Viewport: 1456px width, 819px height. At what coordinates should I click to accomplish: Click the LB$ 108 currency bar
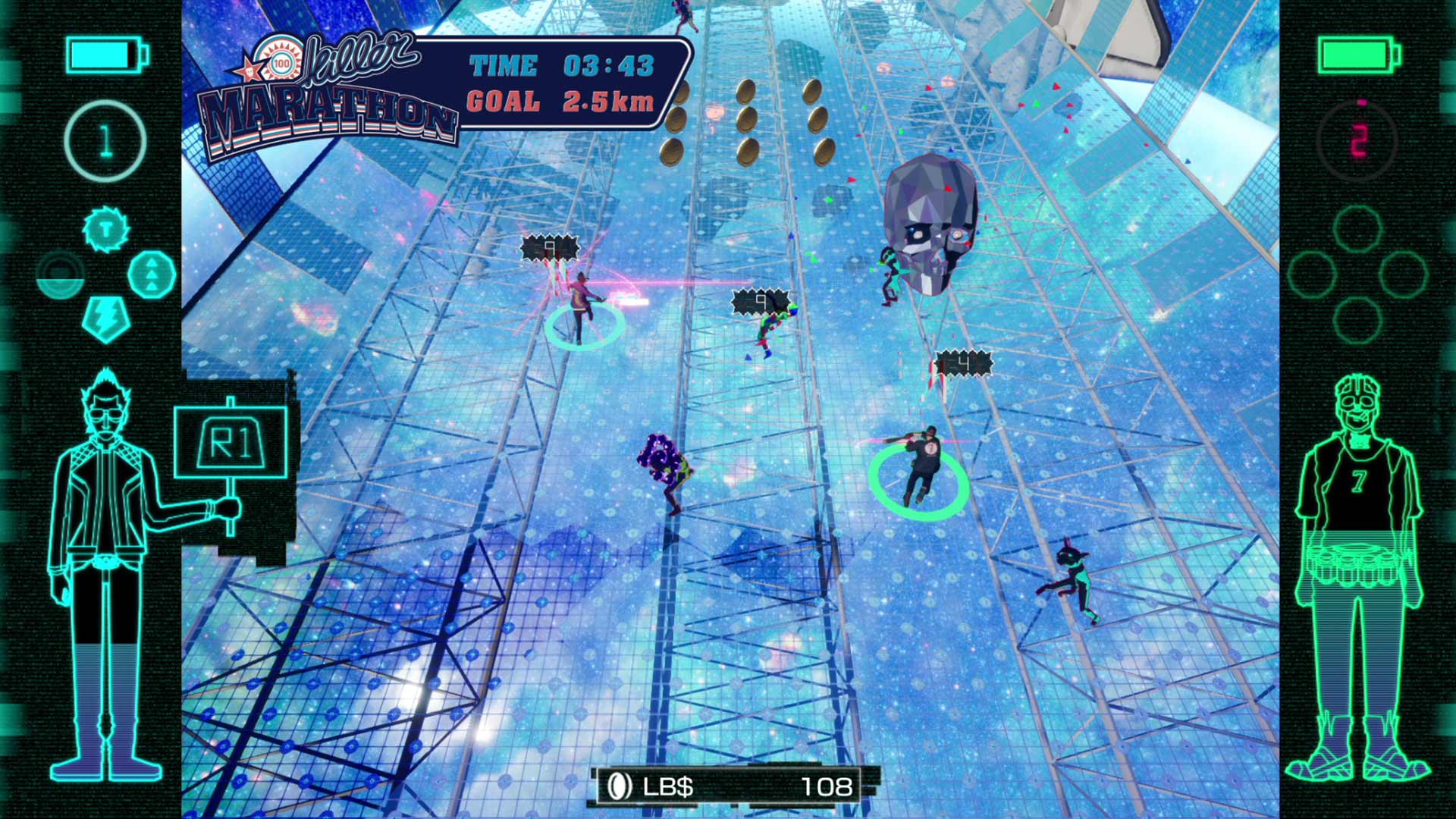click(x=728, y=787)
